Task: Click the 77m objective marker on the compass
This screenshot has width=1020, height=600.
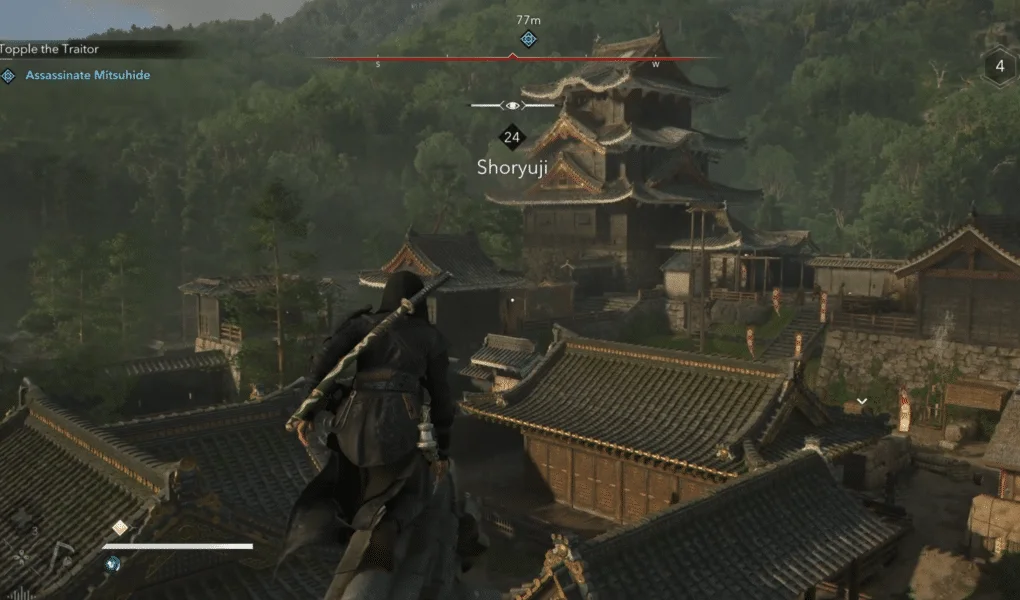Action: coord(528,39)
